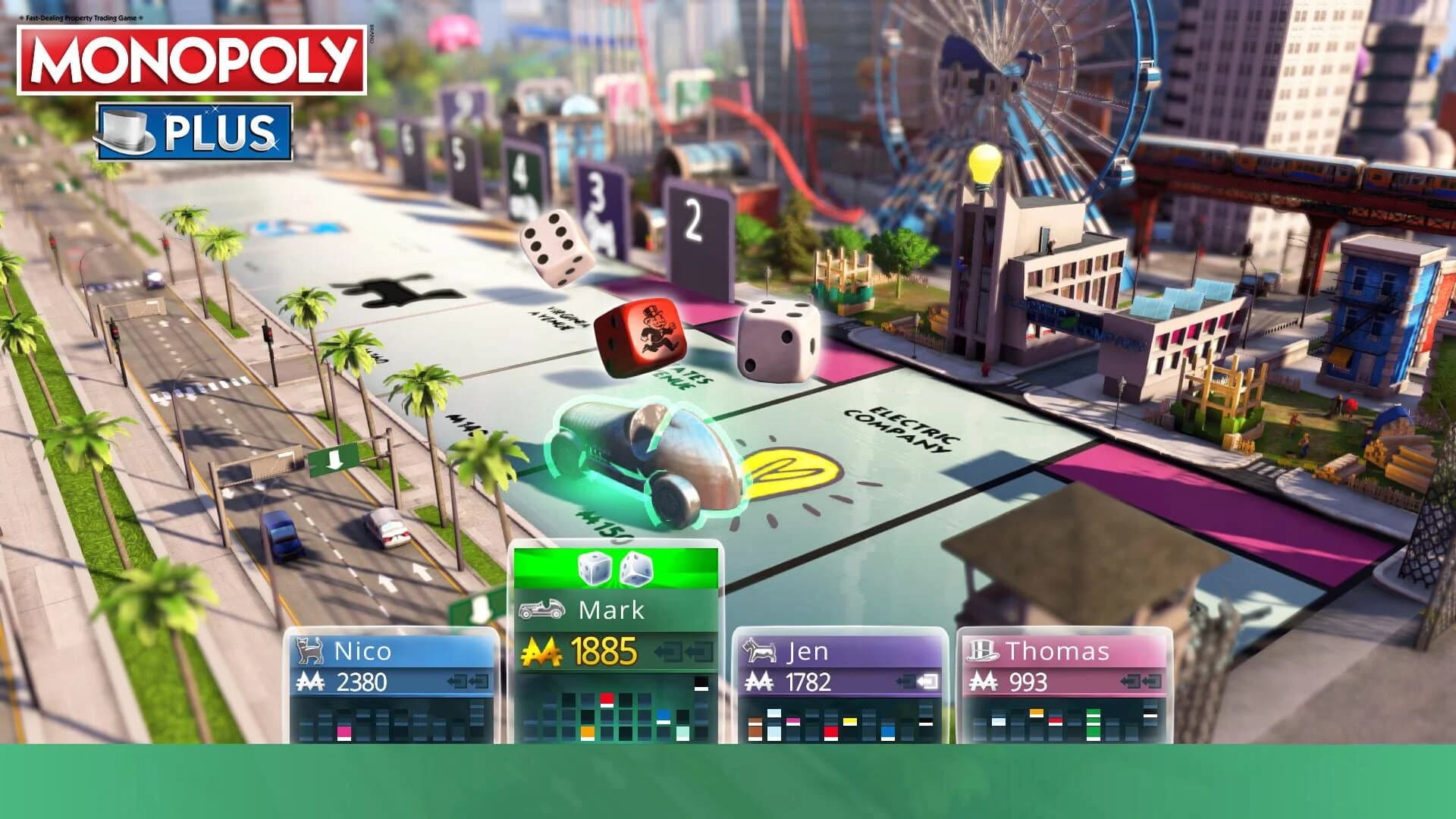Click the transfer arrows next to Thomas's 993
The image size is (1456, 819).
pos(1141,680)
